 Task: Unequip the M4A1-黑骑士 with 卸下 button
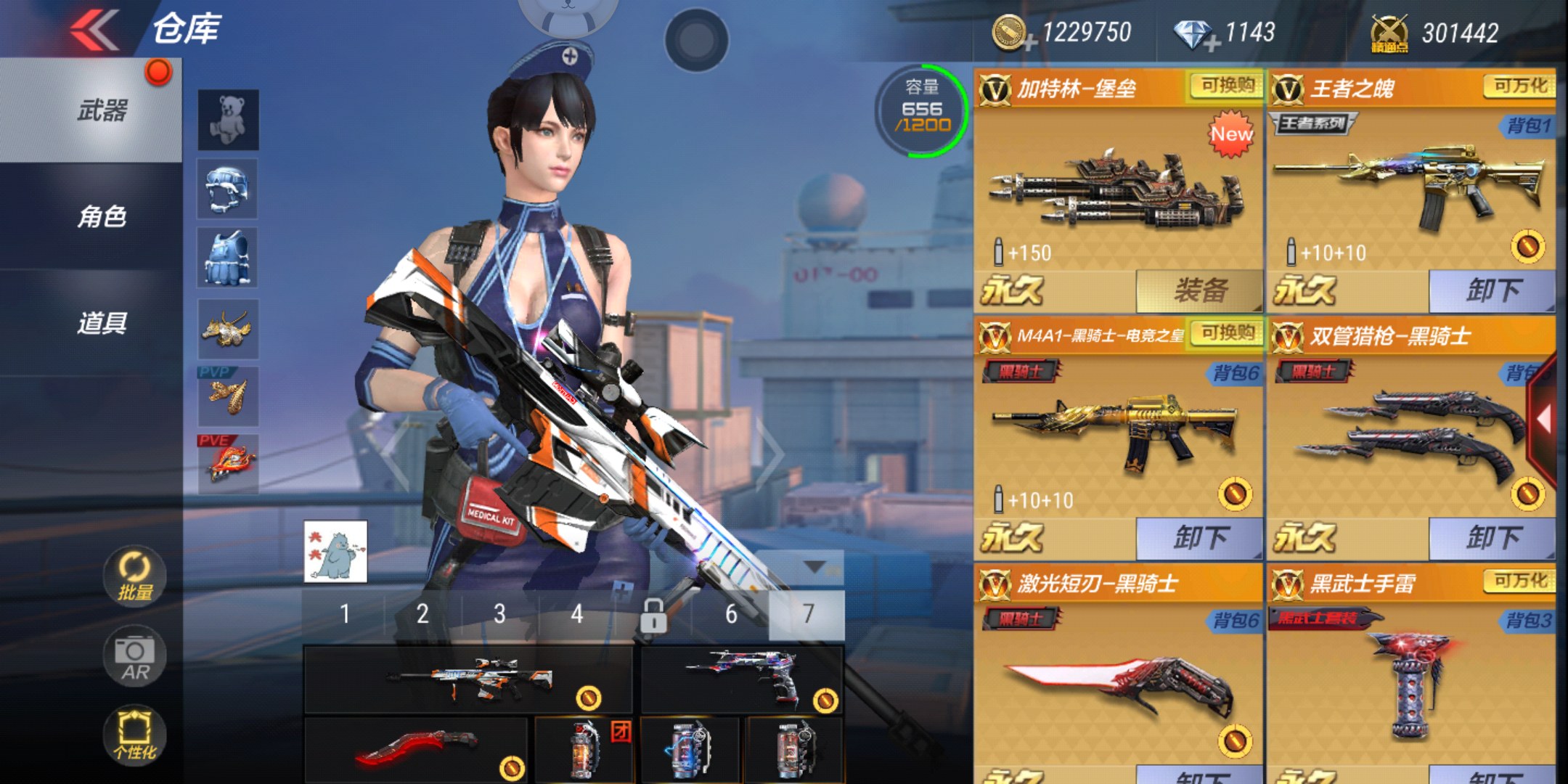1199,538
